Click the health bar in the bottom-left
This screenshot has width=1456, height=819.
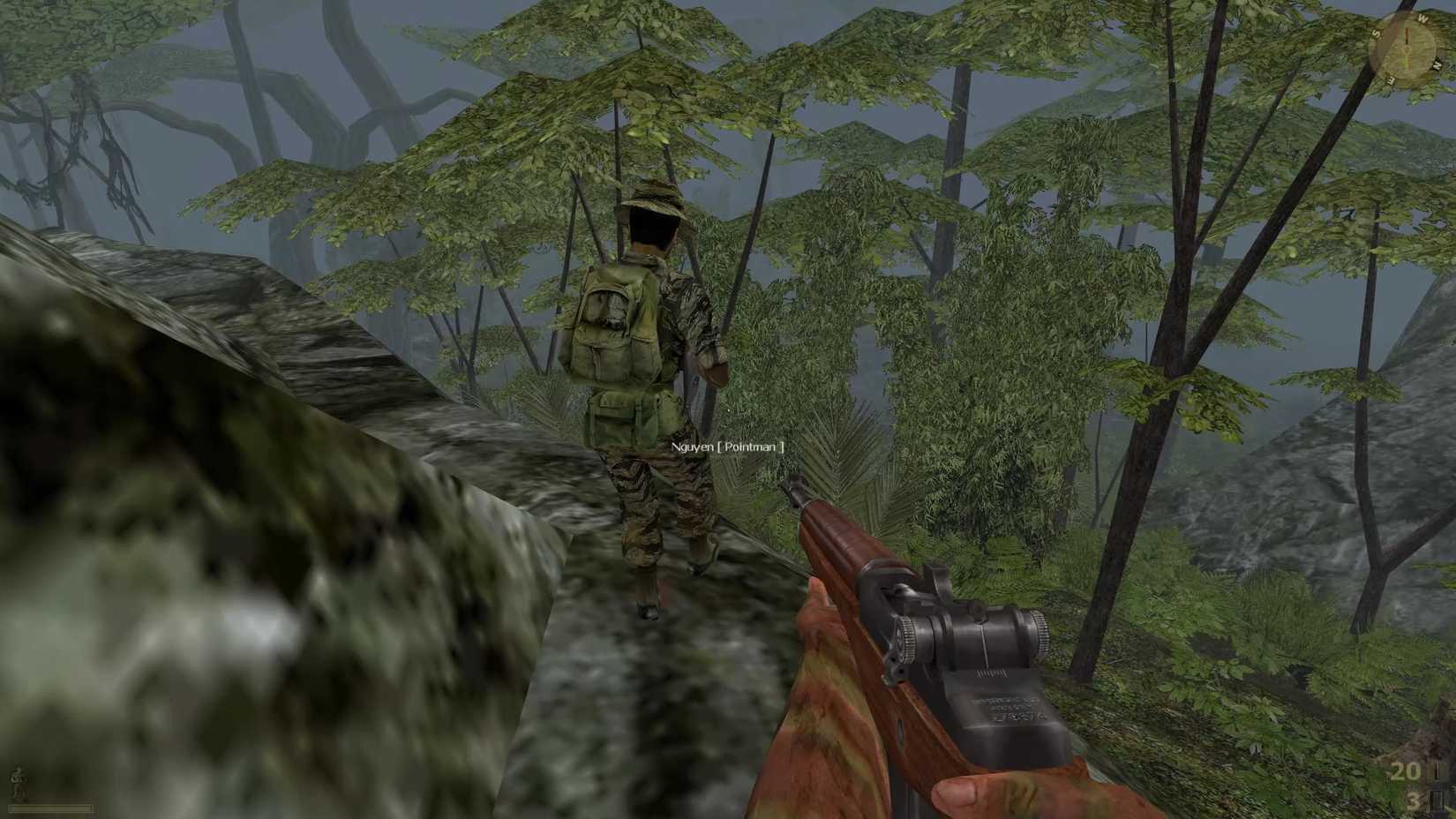click(x=51, y=808)
